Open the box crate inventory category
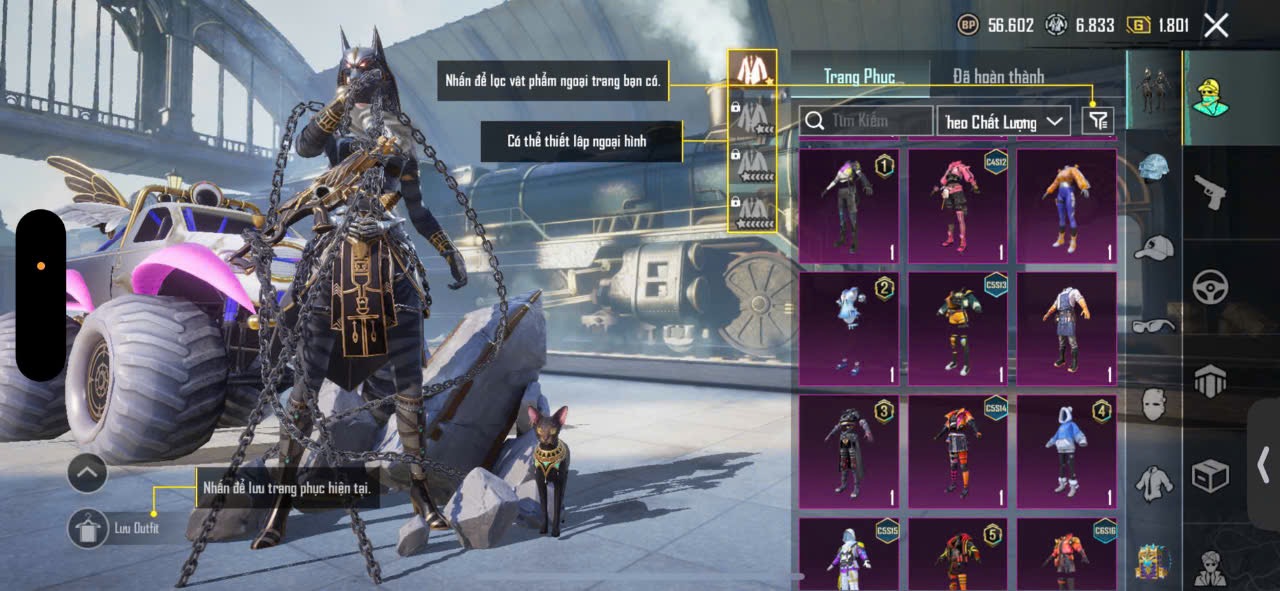Screen dimensions: 1280x591 1210,476
